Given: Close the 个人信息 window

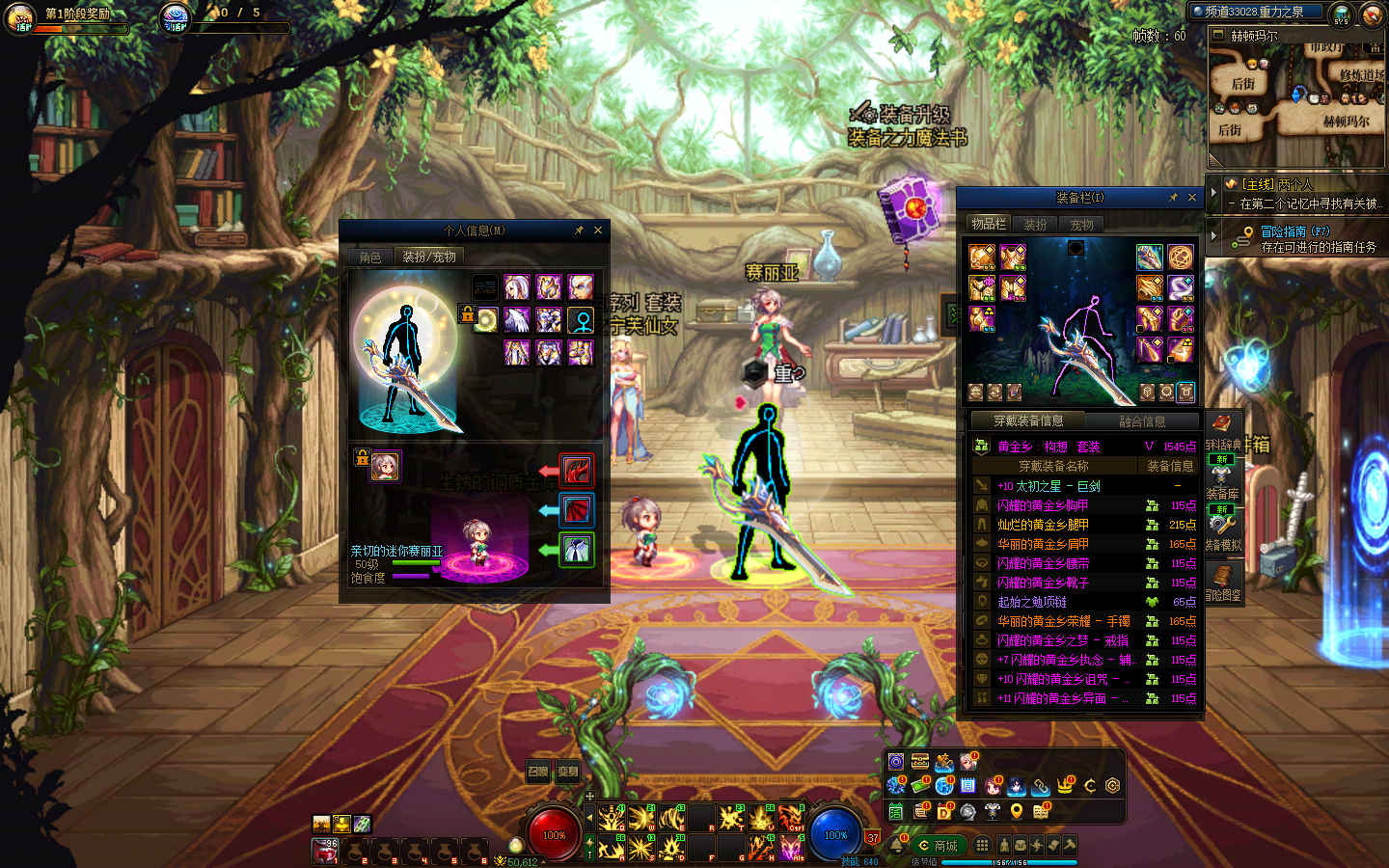Looking at the screenshot, I should click(x=598, y=231).
